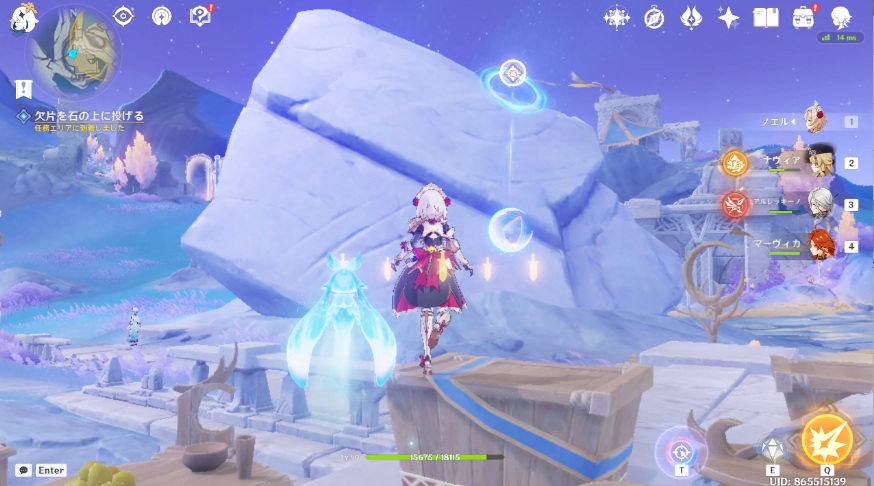Open the adventurer handbook compass icon

[654, 17]
